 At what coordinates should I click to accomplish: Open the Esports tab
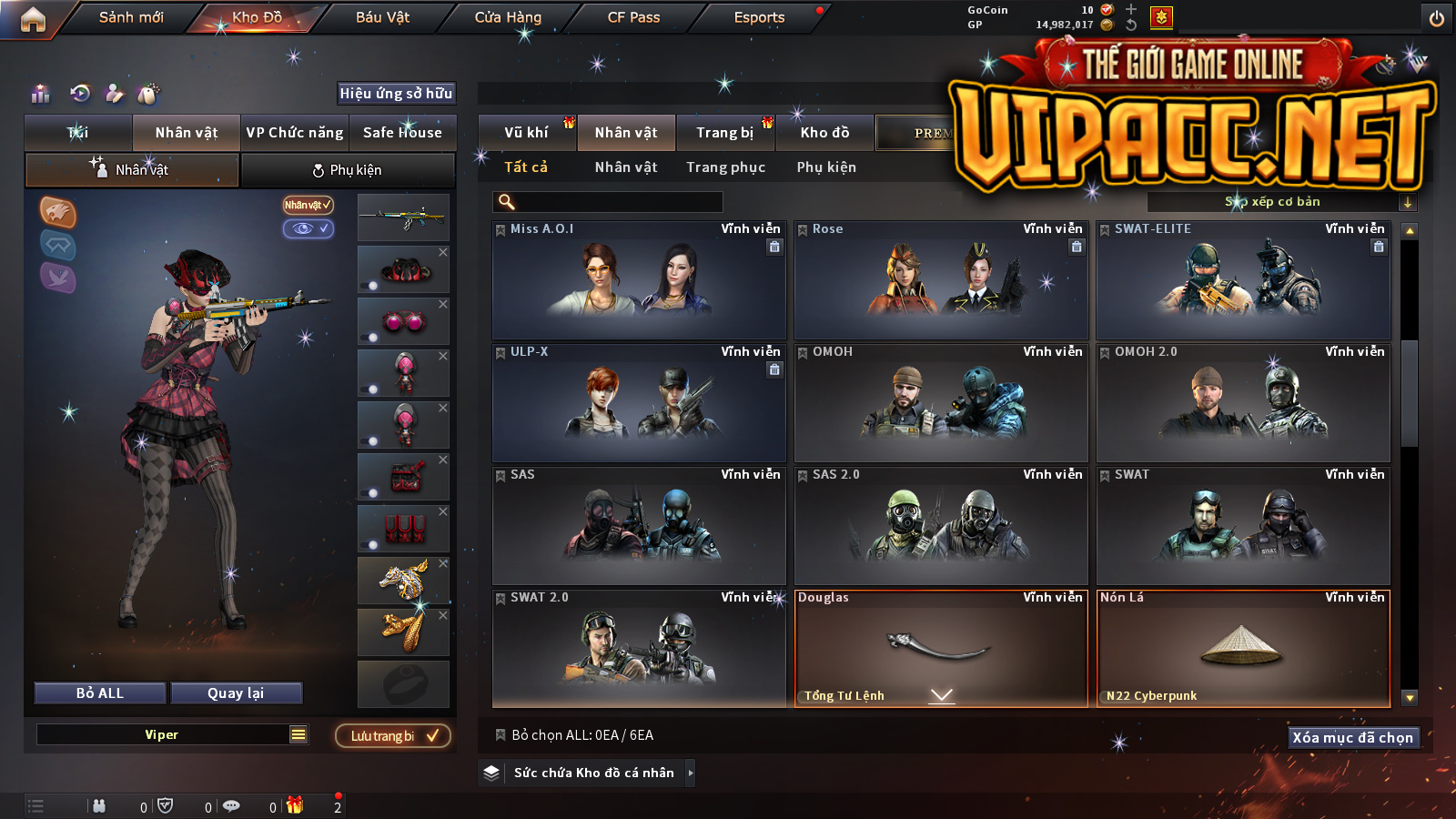point(759,17)
